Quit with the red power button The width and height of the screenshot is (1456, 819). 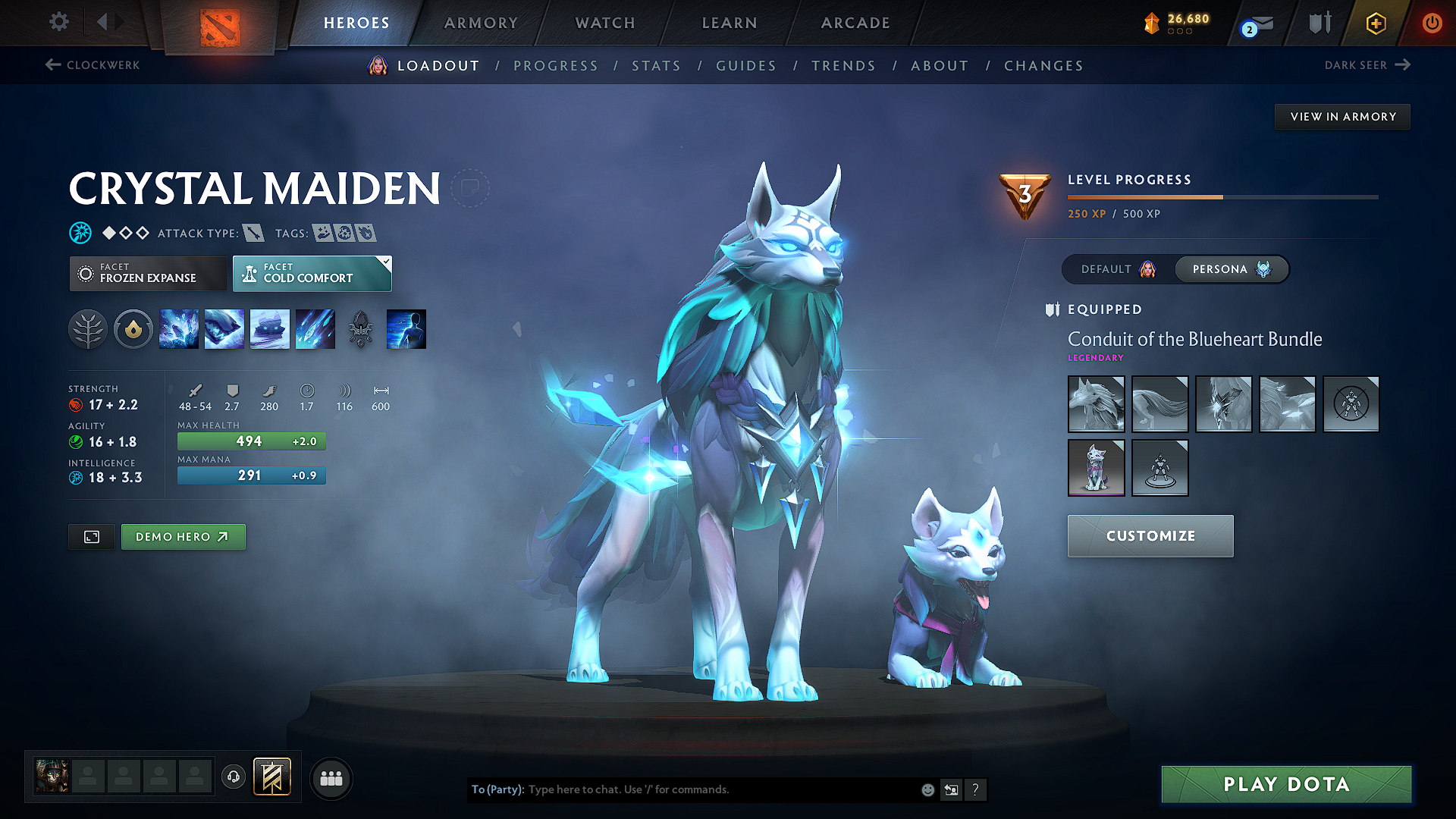point(1432,23)
